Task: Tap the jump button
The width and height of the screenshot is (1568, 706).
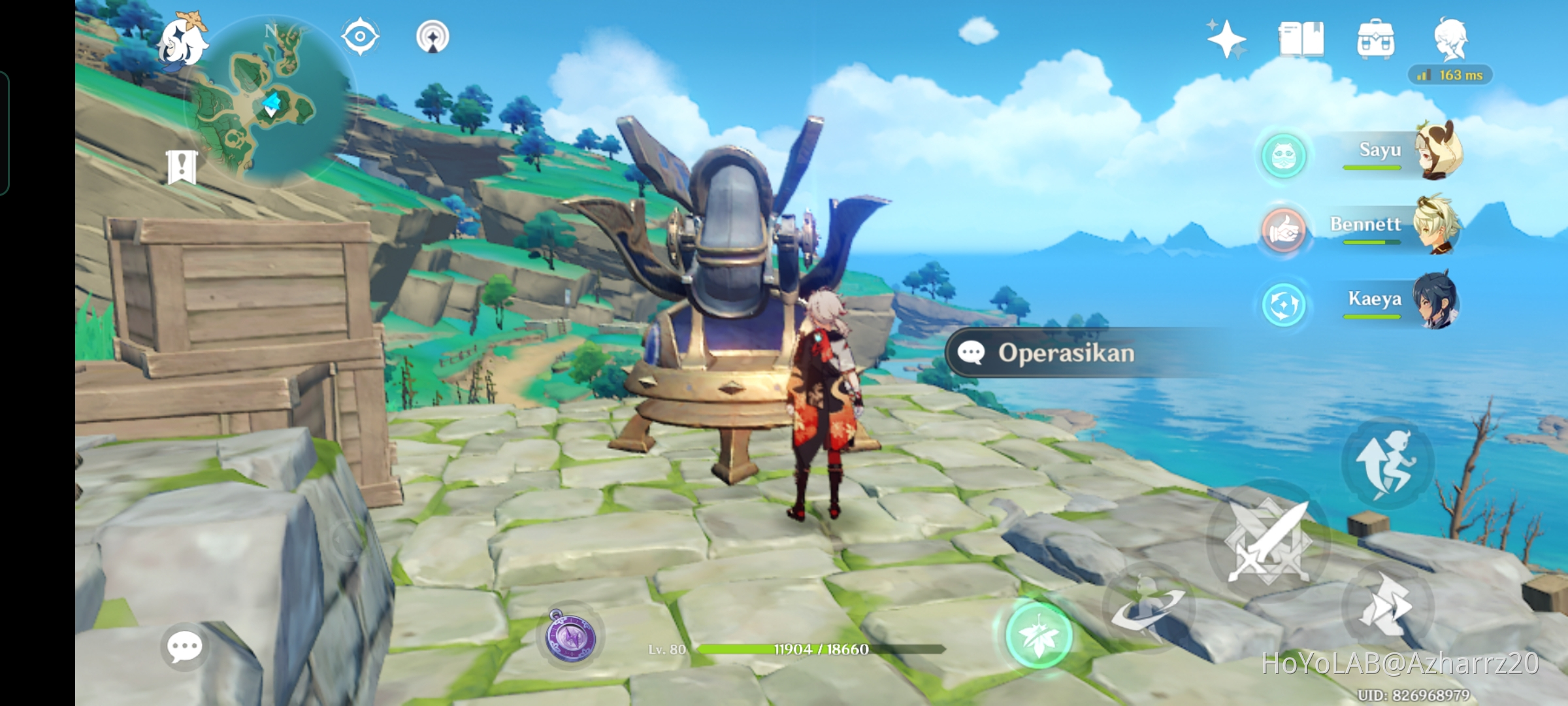Action: [x=1387, y=464]
